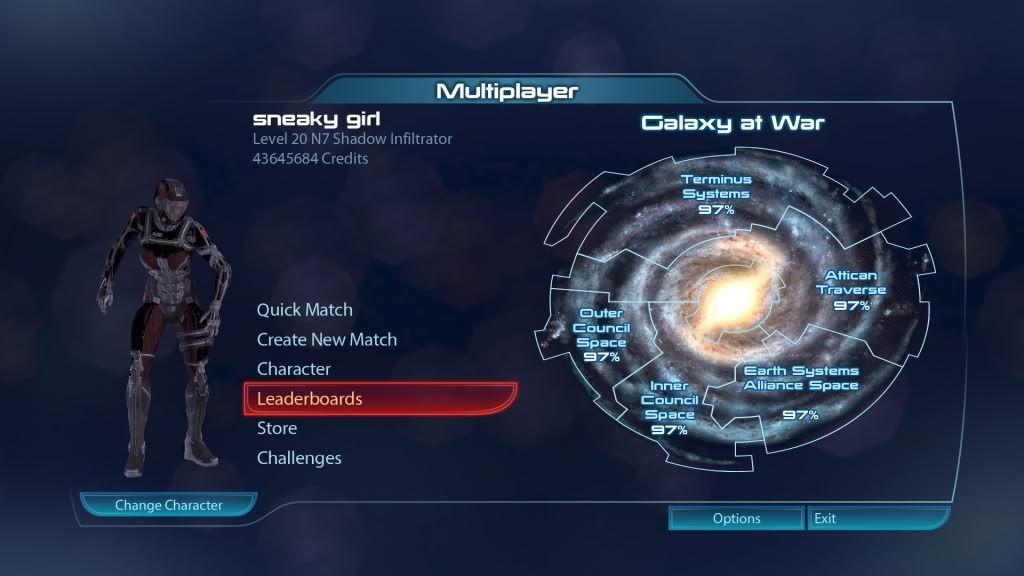Start a Quick Match
This screenshot has height=576, width=1024.
coord(304,310)
